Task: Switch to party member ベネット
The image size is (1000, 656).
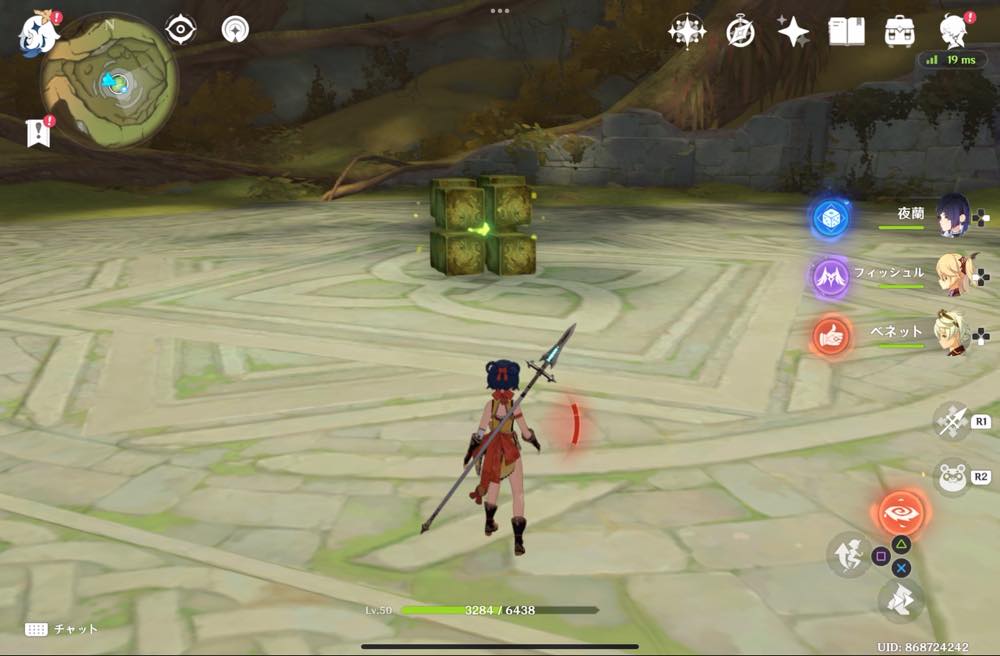Action: 951,333
